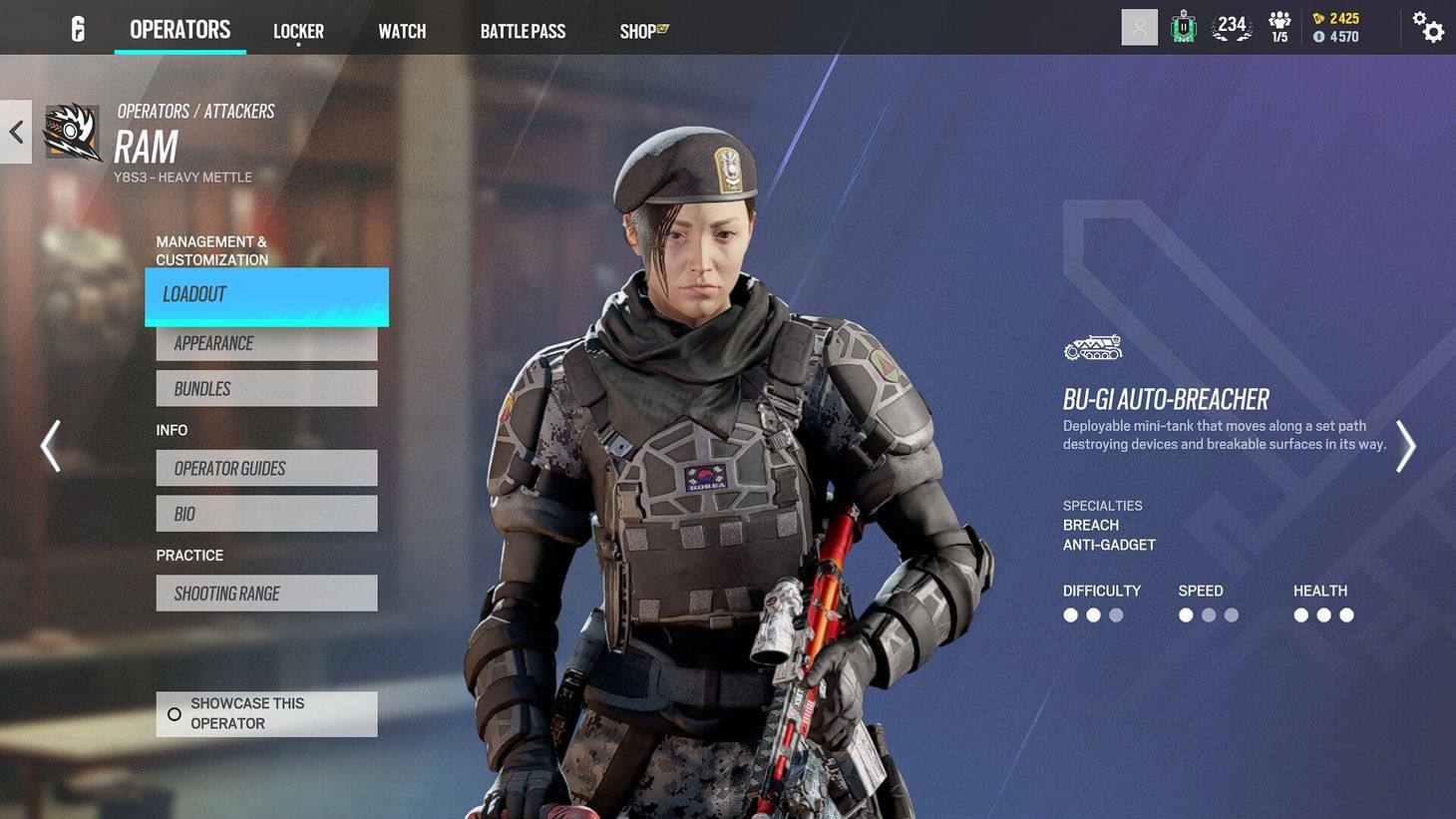Go back using the top-left back chevron

15,131
